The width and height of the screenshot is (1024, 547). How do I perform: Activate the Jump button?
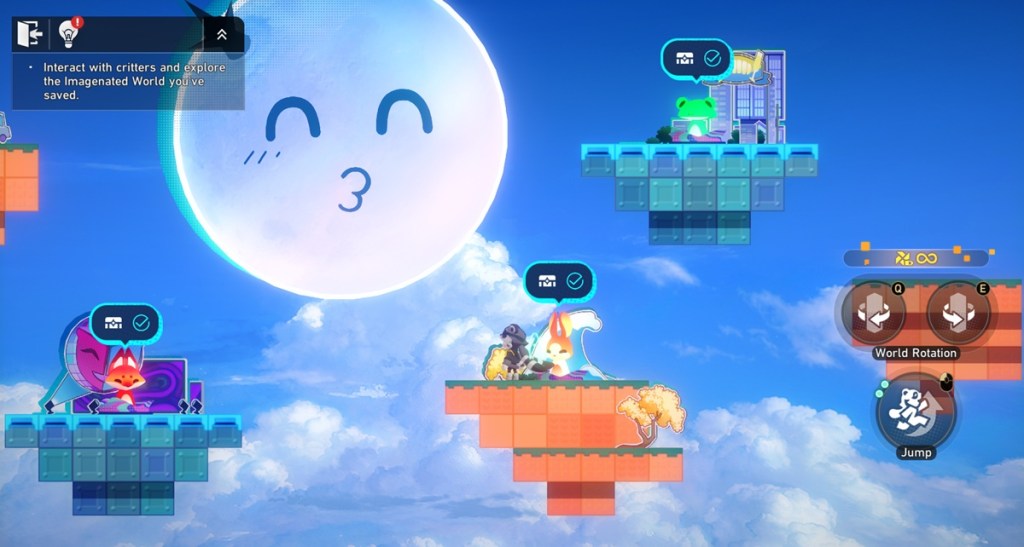click(x=915, y=410)
